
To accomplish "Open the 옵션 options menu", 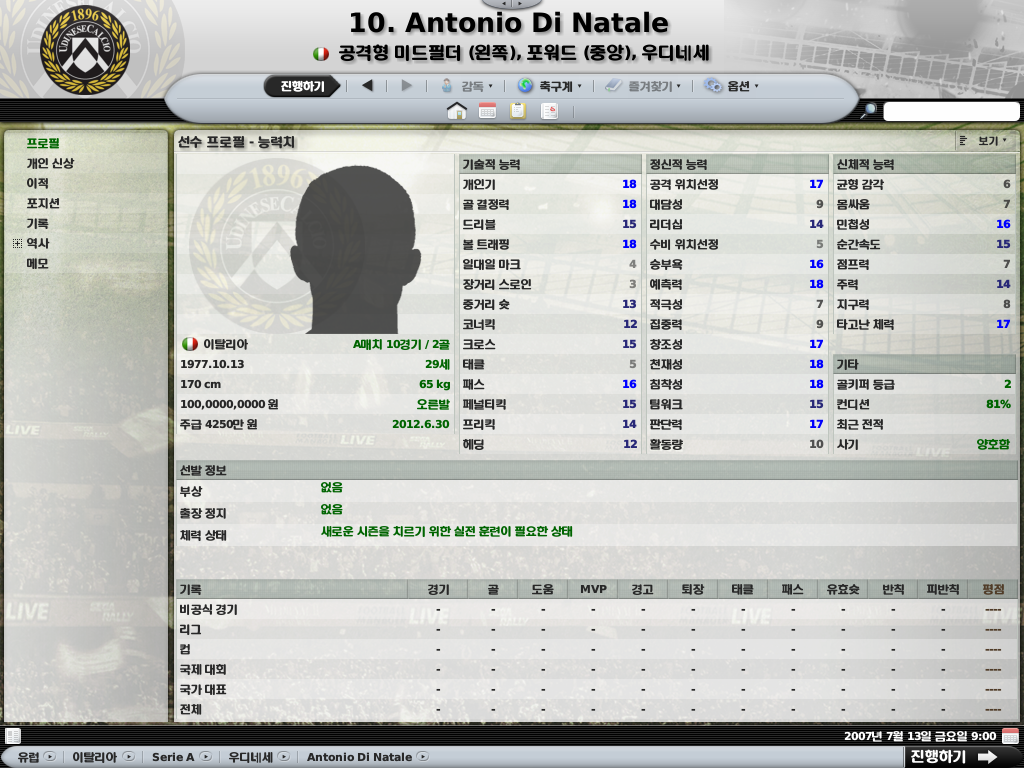I will click(732, 86).
